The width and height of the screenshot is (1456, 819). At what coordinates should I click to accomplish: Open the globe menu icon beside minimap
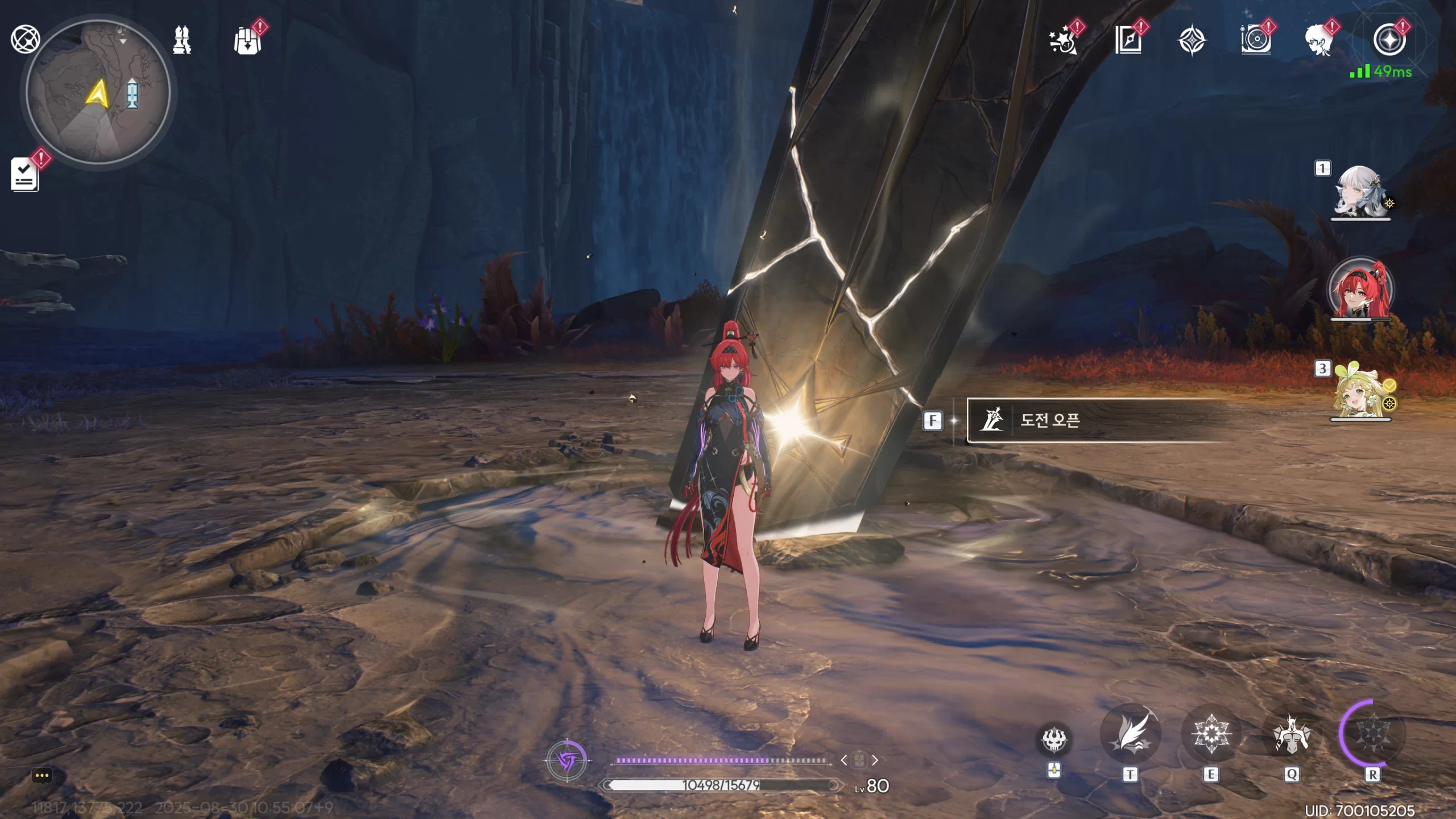tap(25, 40)
